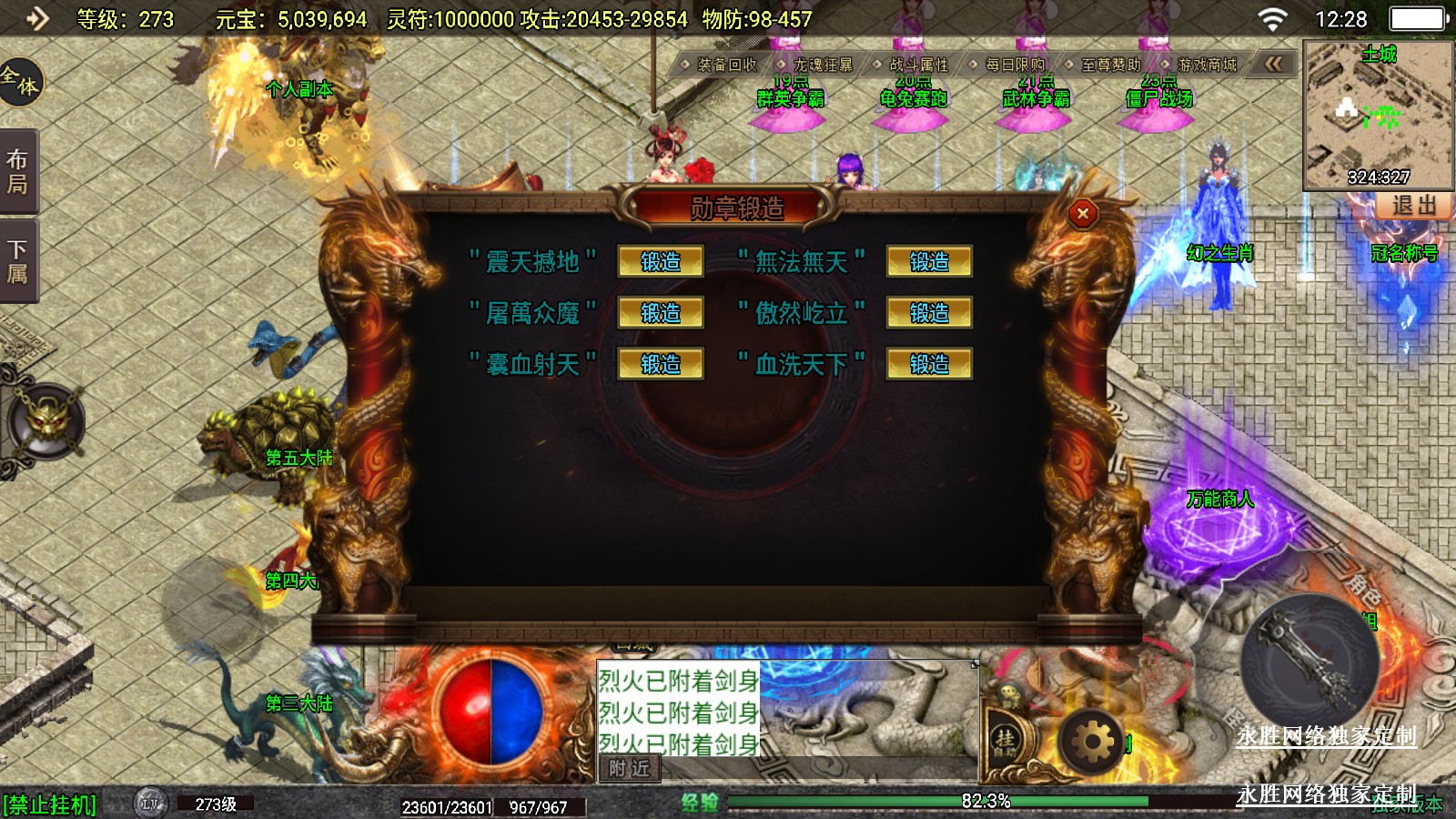Open the 土城 minimap
This screenshot has width=1456, height=819.
coord(1378,115)
